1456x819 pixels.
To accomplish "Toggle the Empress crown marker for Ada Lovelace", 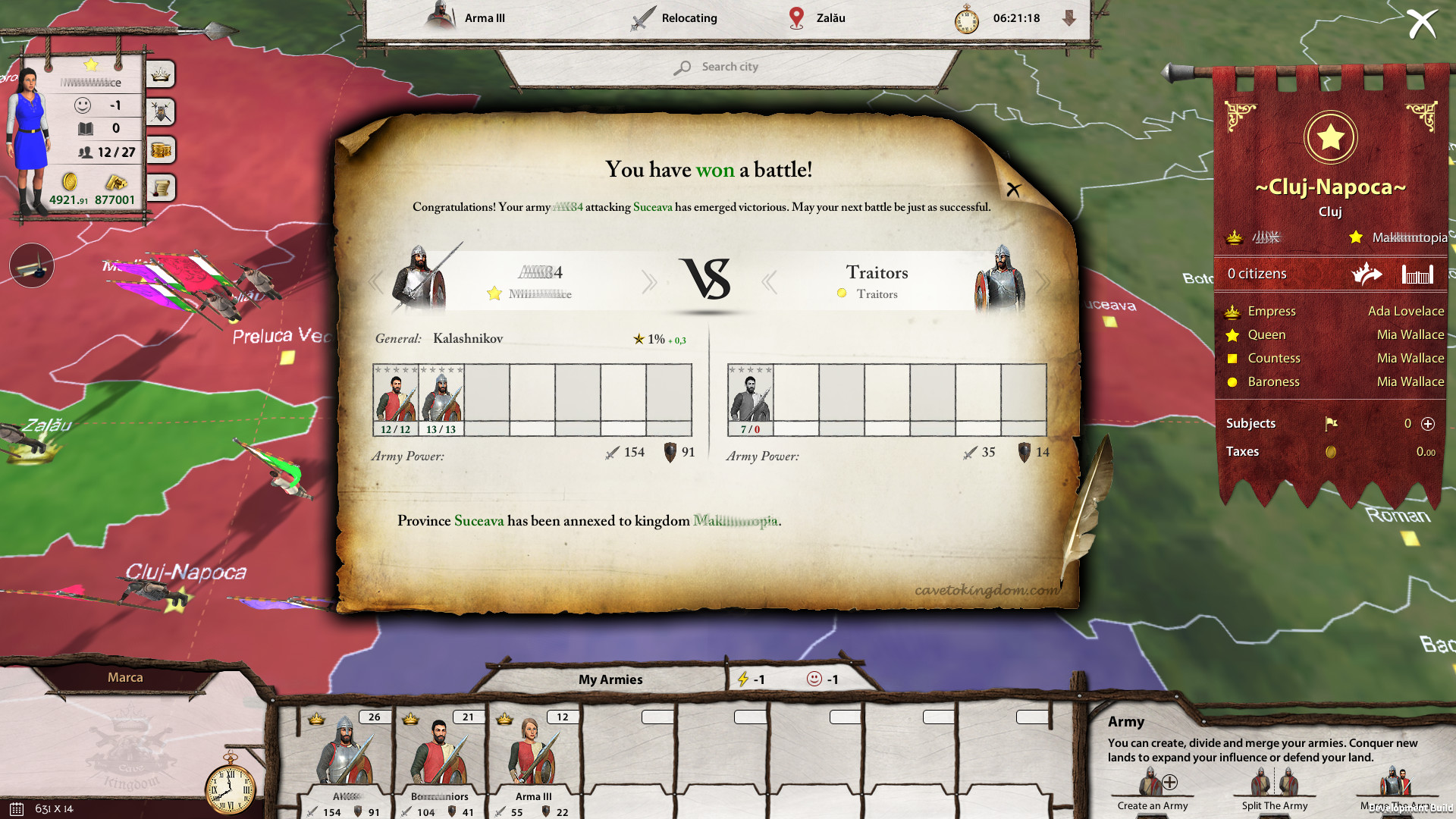I will [1232, 311].
